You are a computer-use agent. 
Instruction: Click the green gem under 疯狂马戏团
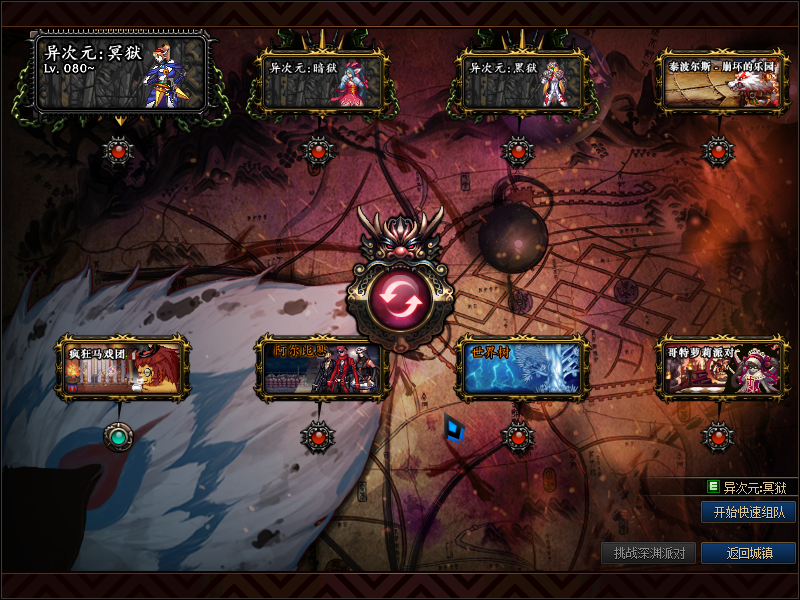pos(119,436)
